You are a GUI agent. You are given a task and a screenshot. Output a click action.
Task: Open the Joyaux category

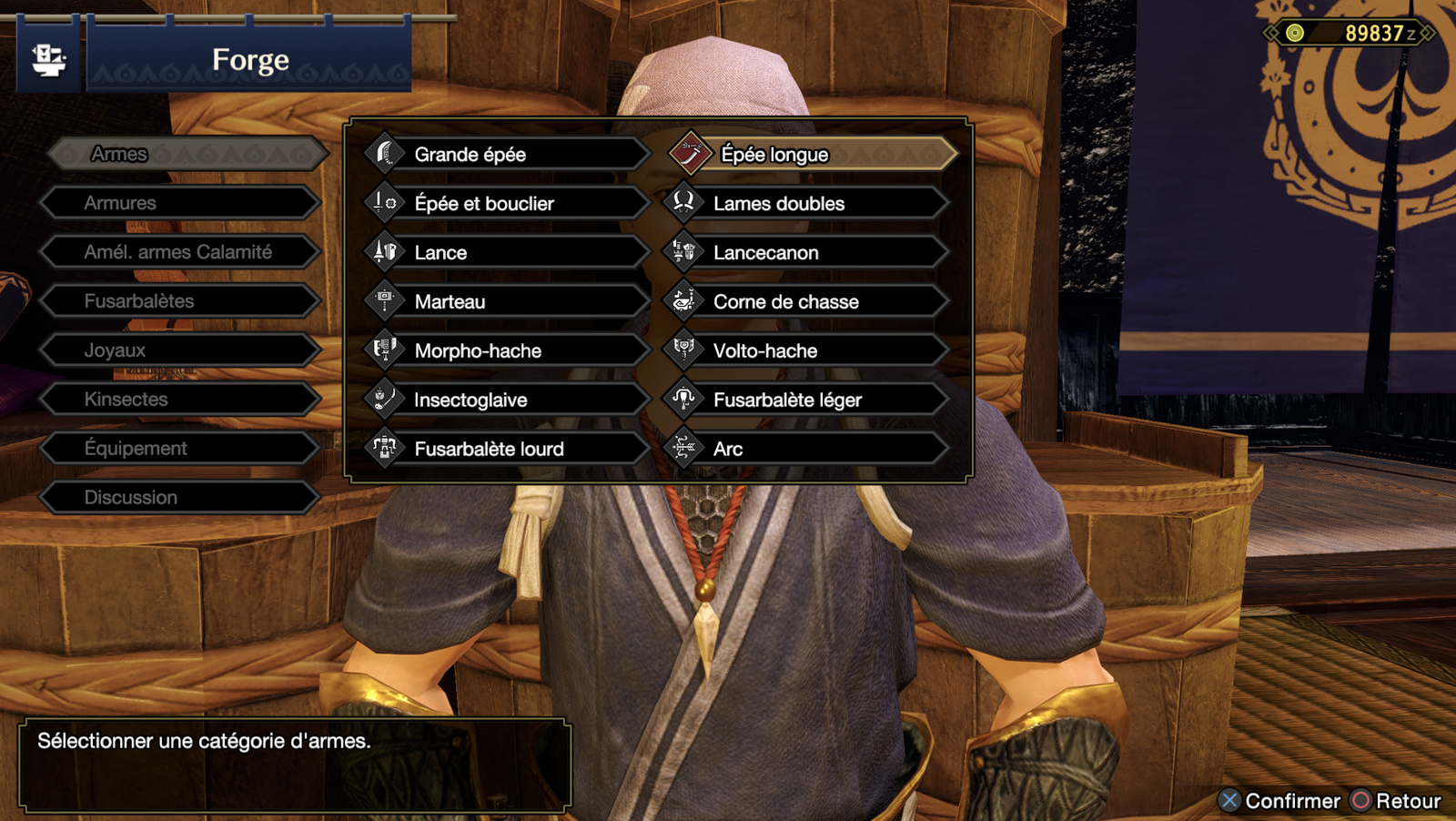coord(180,350)
